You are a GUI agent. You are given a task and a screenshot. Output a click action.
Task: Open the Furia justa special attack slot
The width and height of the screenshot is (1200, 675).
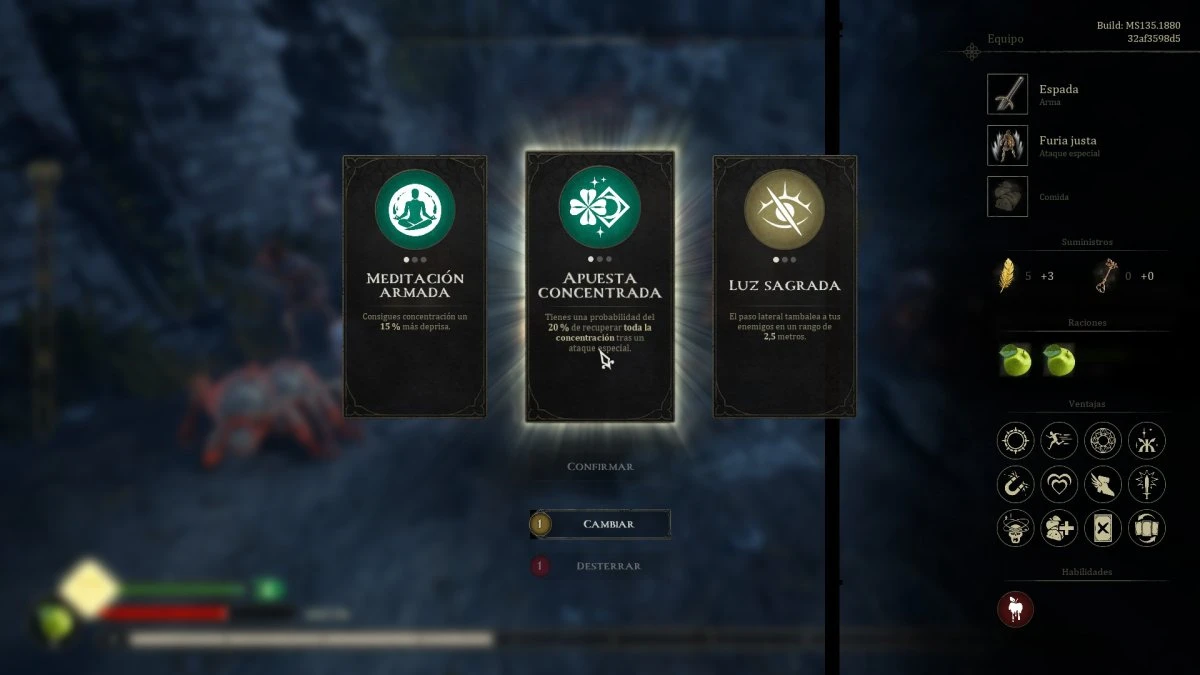[1007, 145]
